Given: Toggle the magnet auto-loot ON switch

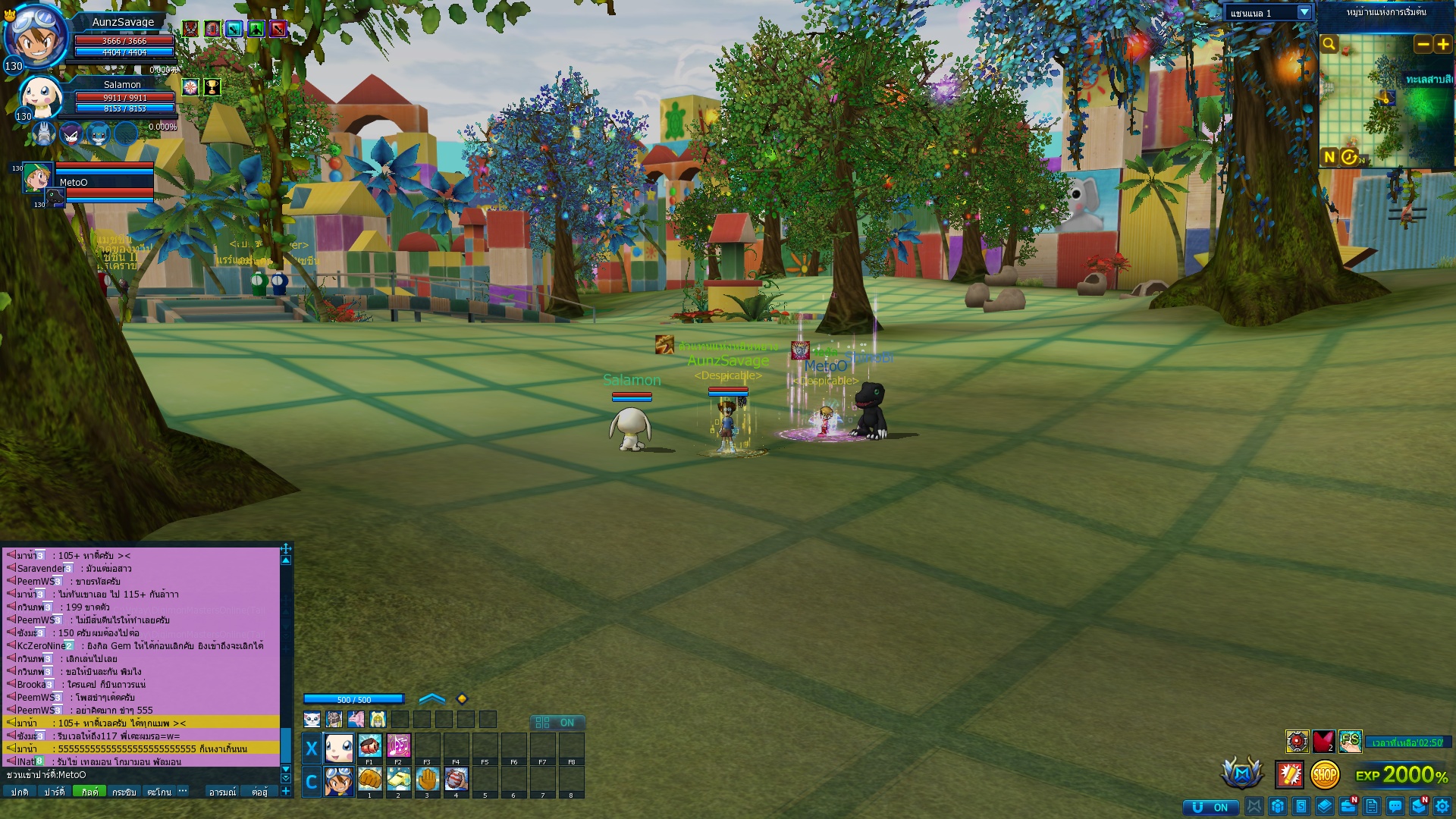Looking at the screenshot, I should pyautogui.click(x=1210, y=807).
